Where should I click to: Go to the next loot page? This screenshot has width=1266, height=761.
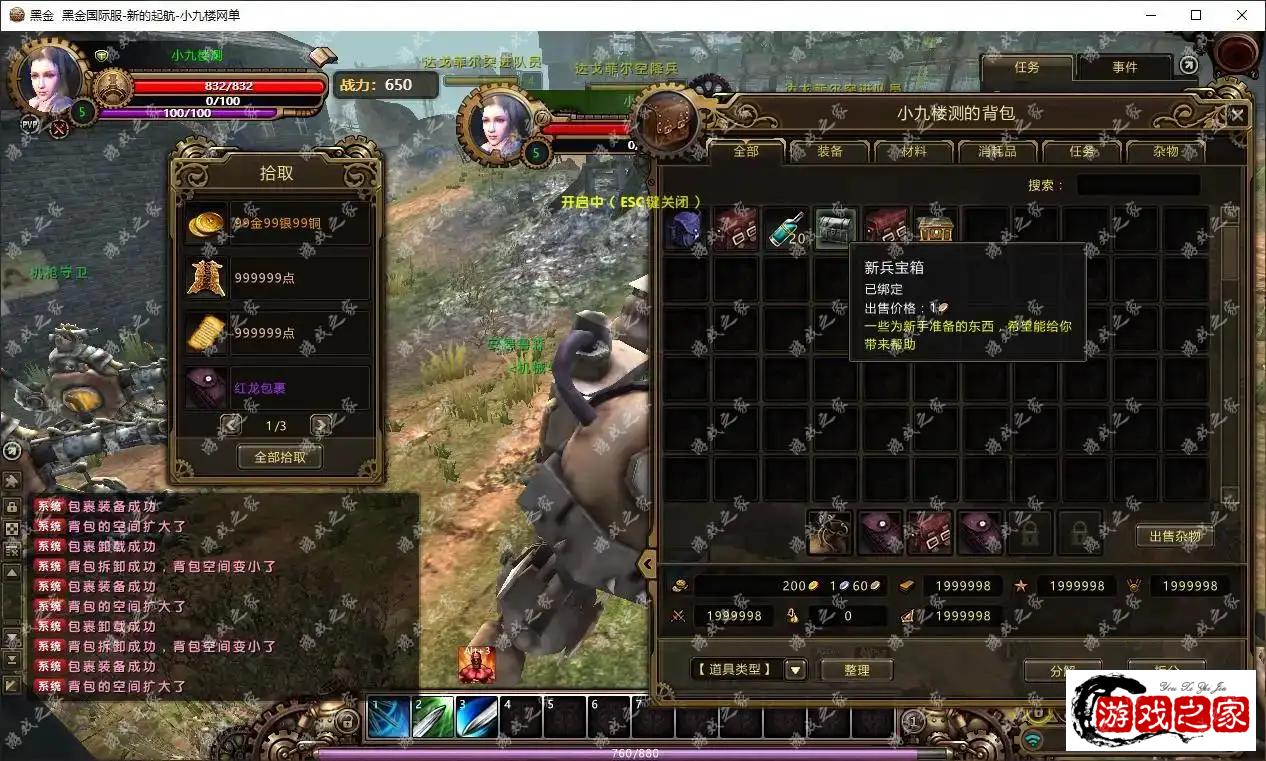[x=321, y=425]
